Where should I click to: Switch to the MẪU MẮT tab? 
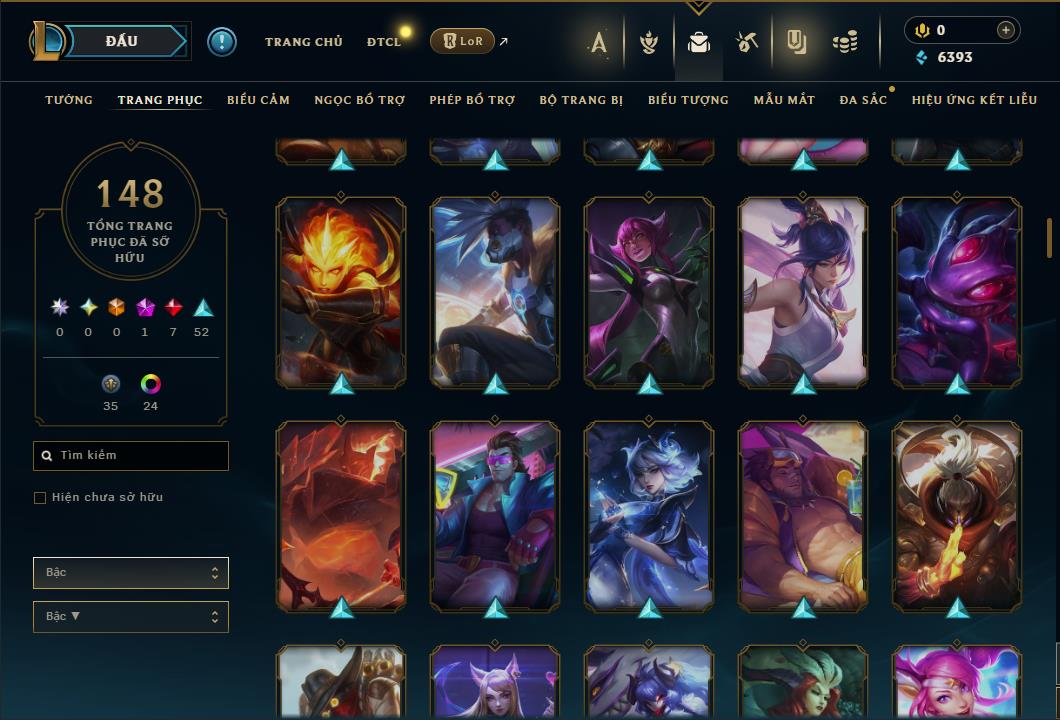coord(784,100)
